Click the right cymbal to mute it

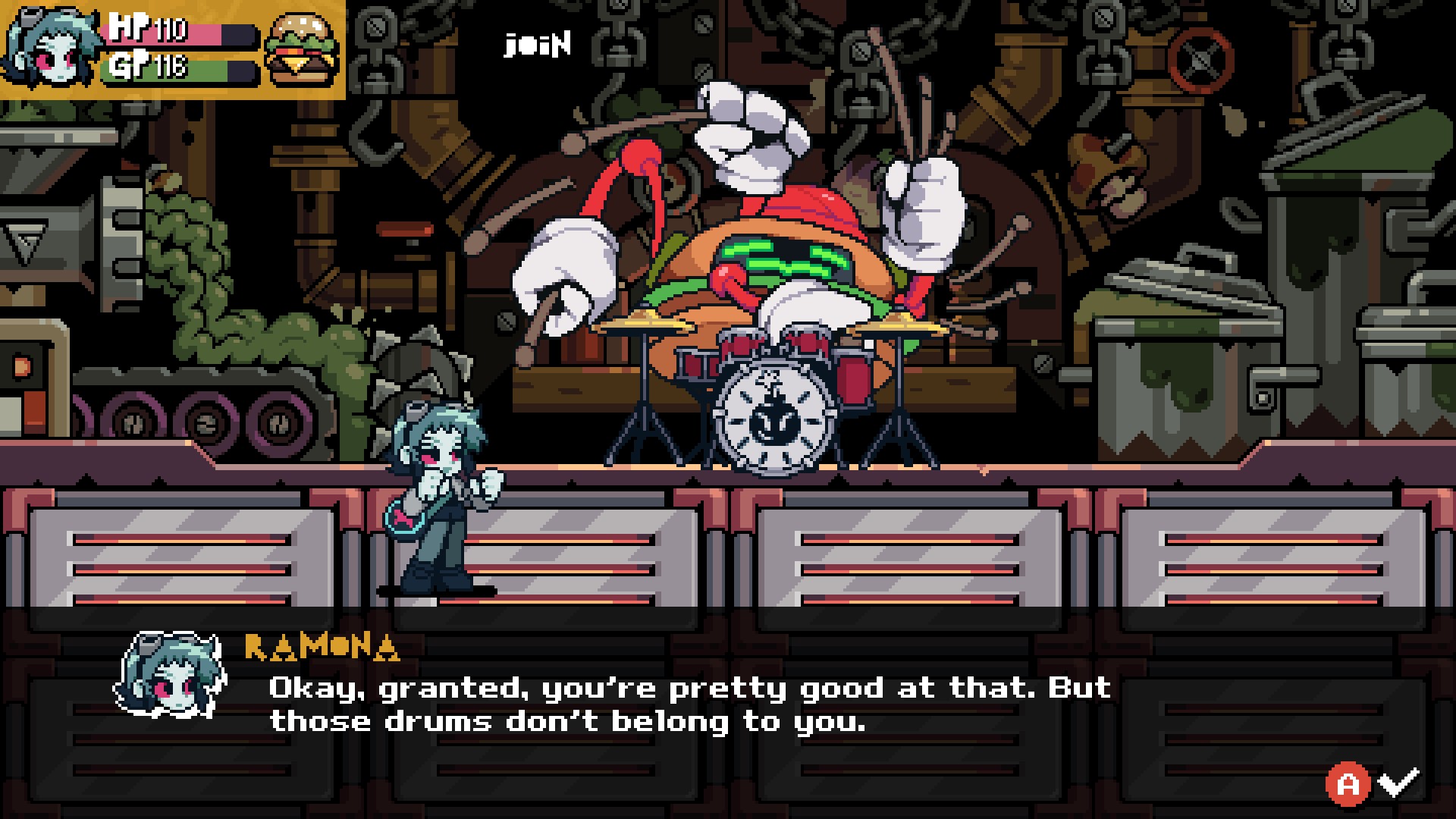(x=896, y=324)
